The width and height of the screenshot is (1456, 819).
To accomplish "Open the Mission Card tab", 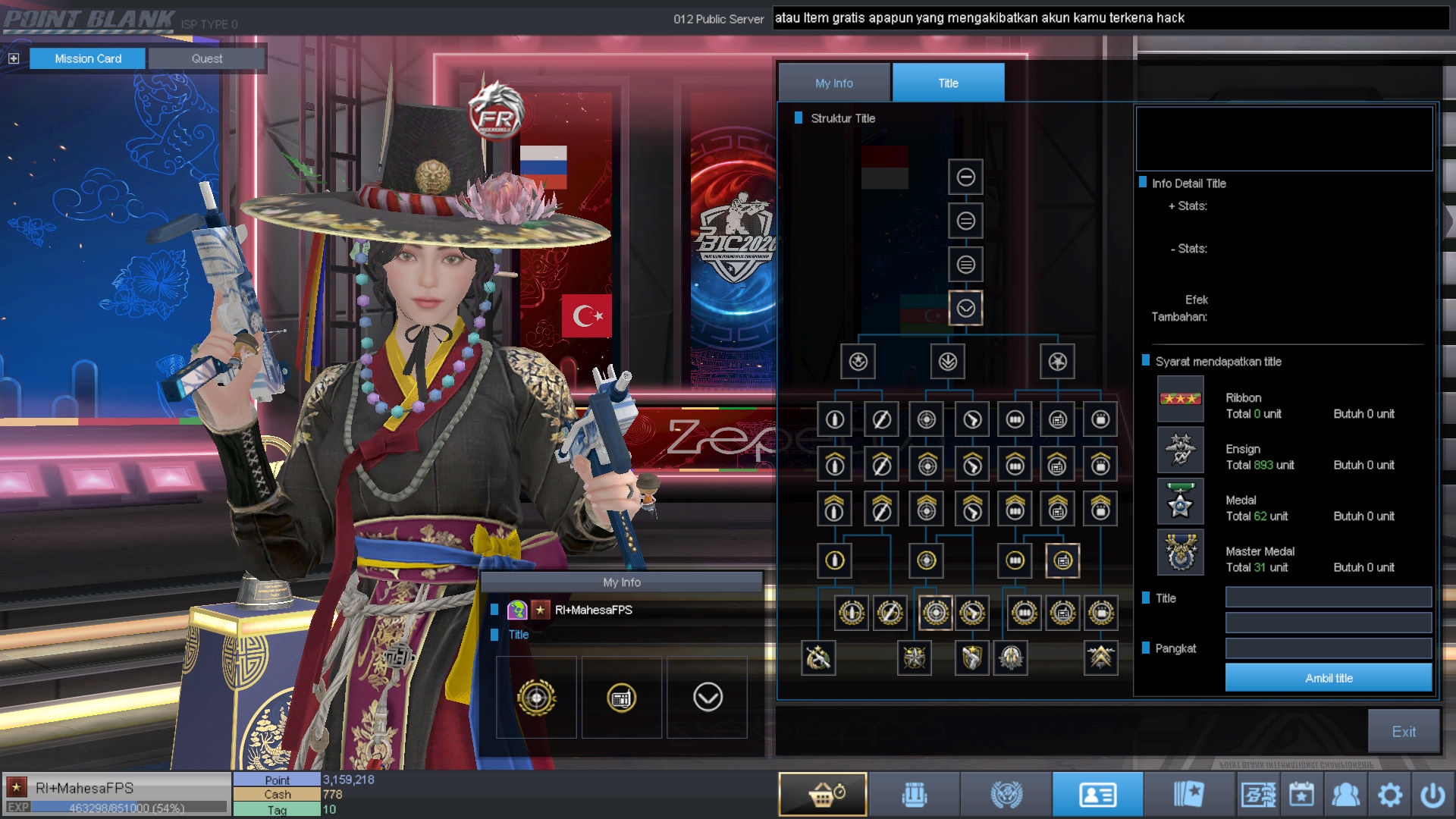I will pyautogui.click(x=87, y=58).
